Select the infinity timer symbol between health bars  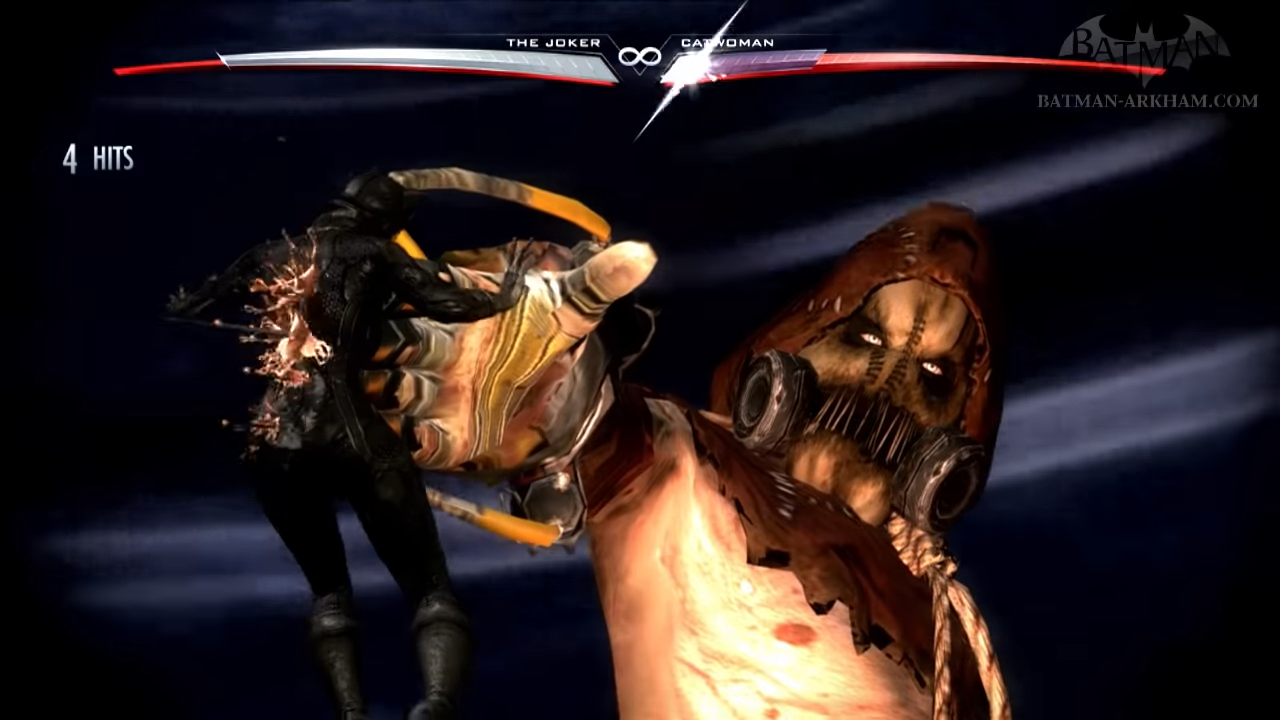640,56
